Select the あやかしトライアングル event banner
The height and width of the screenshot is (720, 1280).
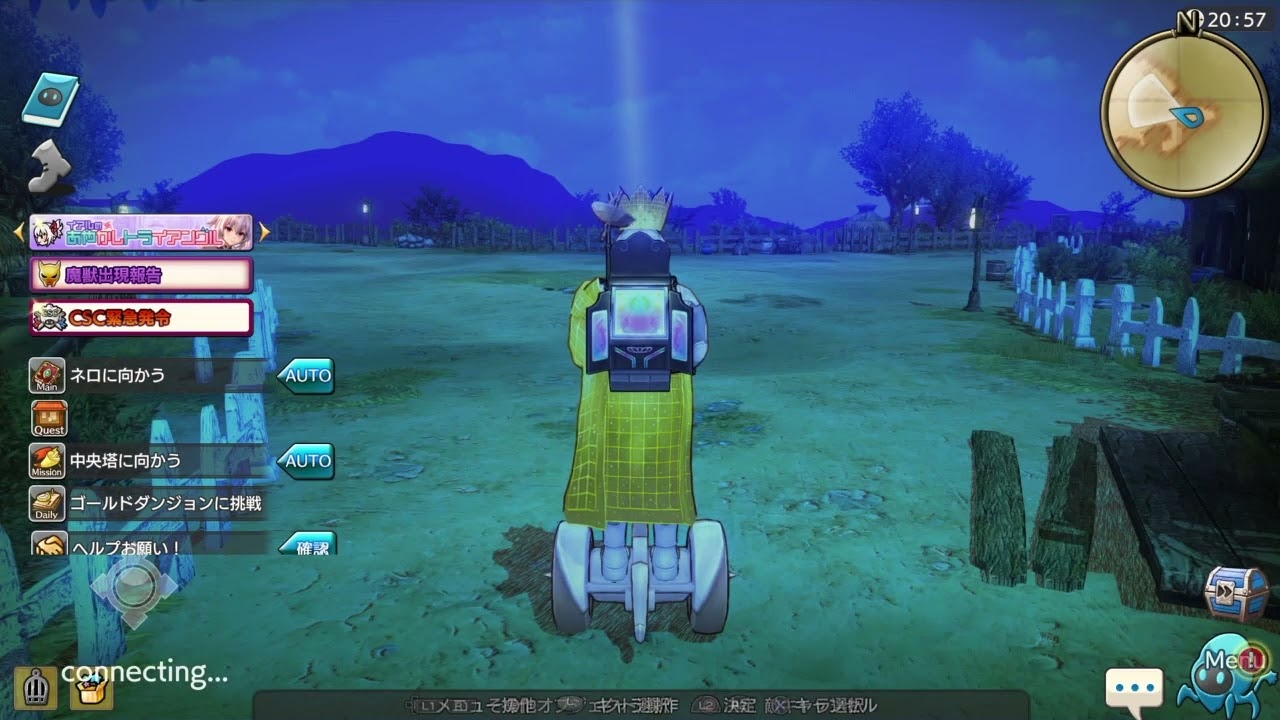coord(140,232)
